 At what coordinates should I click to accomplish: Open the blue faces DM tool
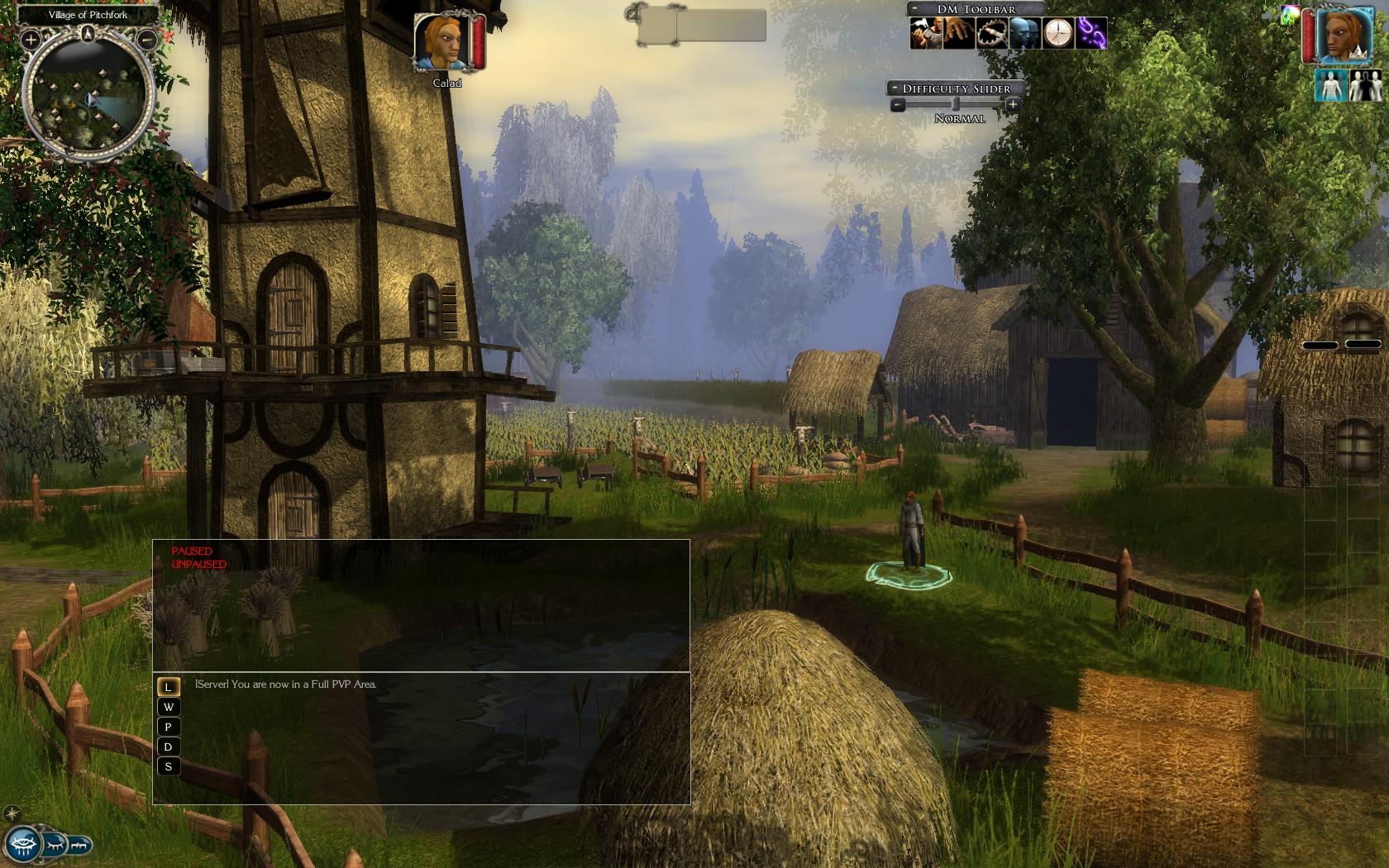pos(1024,33)
